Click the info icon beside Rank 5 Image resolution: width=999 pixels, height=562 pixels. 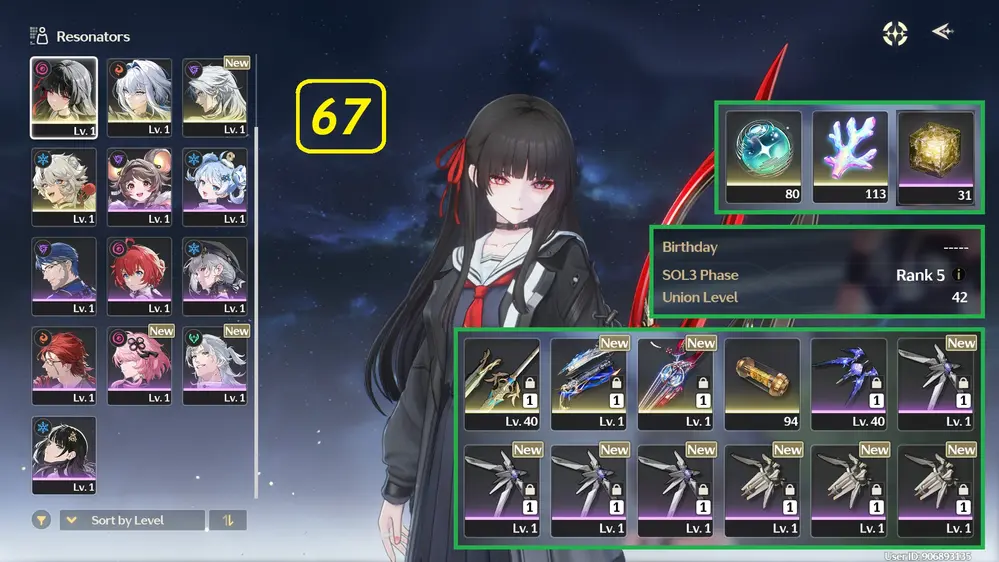point(960,275)
